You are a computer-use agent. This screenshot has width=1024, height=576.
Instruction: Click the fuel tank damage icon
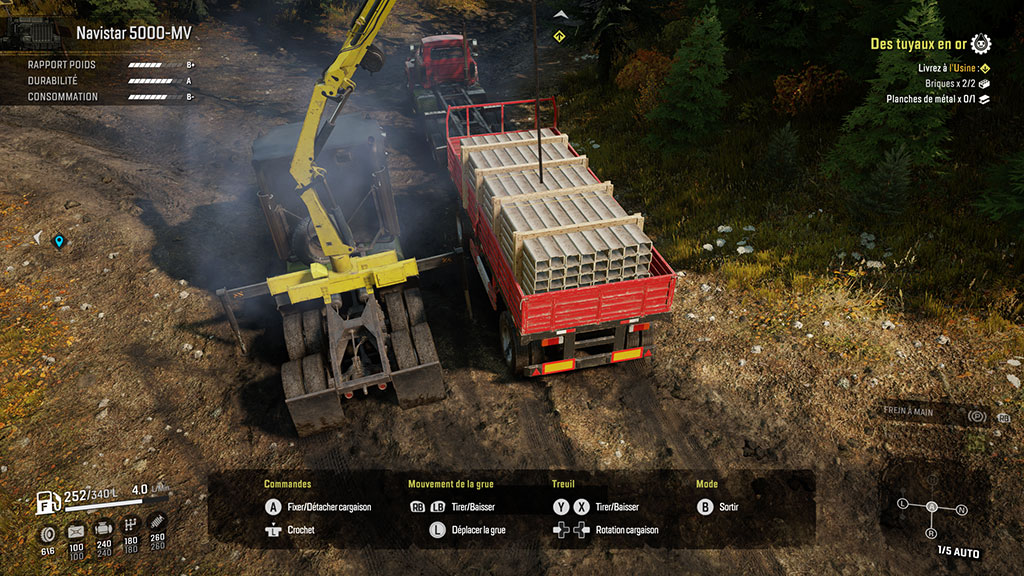coord(76,531)
